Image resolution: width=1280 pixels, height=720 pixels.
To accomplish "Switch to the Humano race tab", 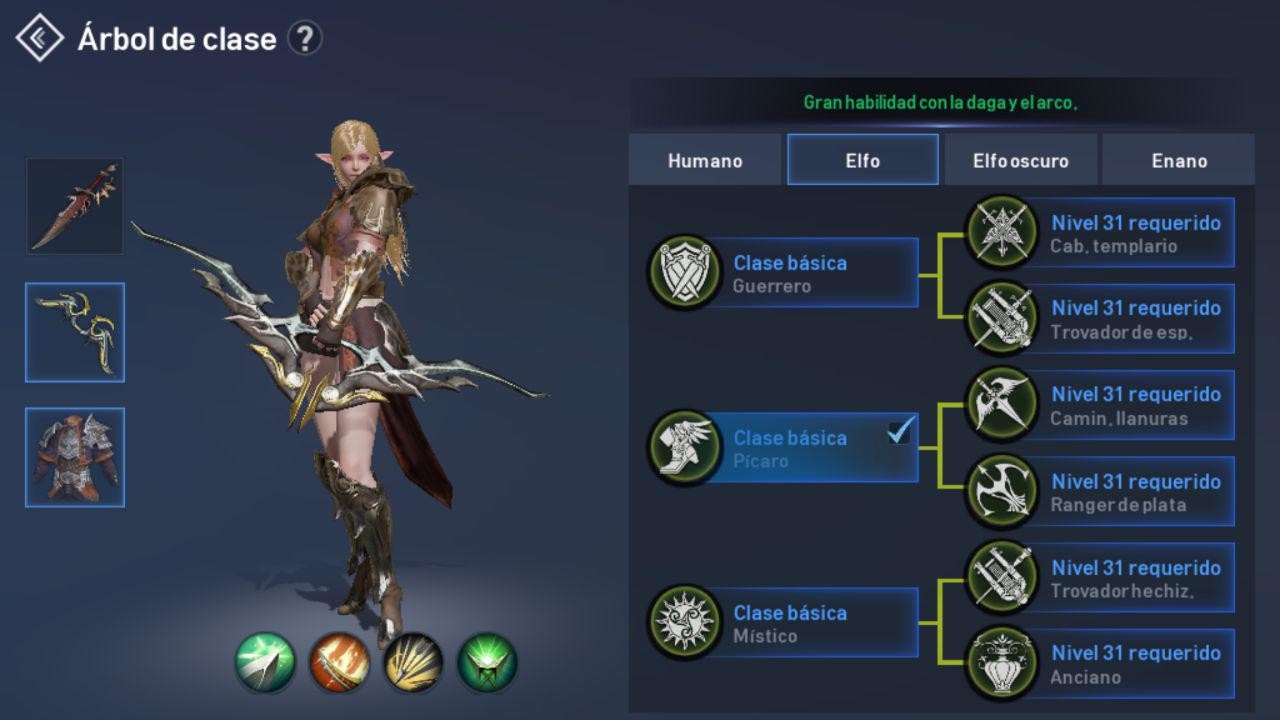I will click(x=705, y=160).
